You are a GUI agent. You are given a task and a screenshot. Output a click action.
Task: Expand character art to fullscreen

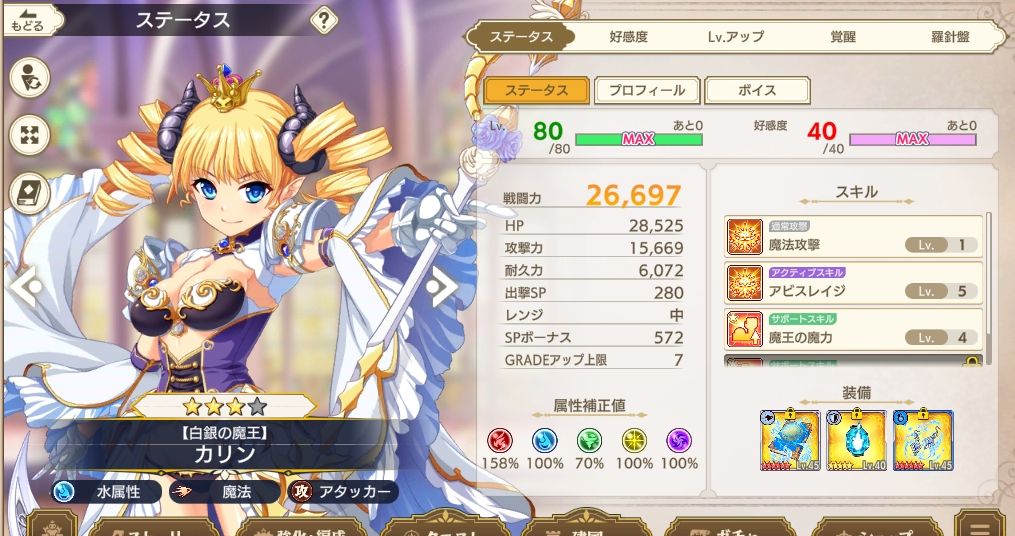(30, 135)
